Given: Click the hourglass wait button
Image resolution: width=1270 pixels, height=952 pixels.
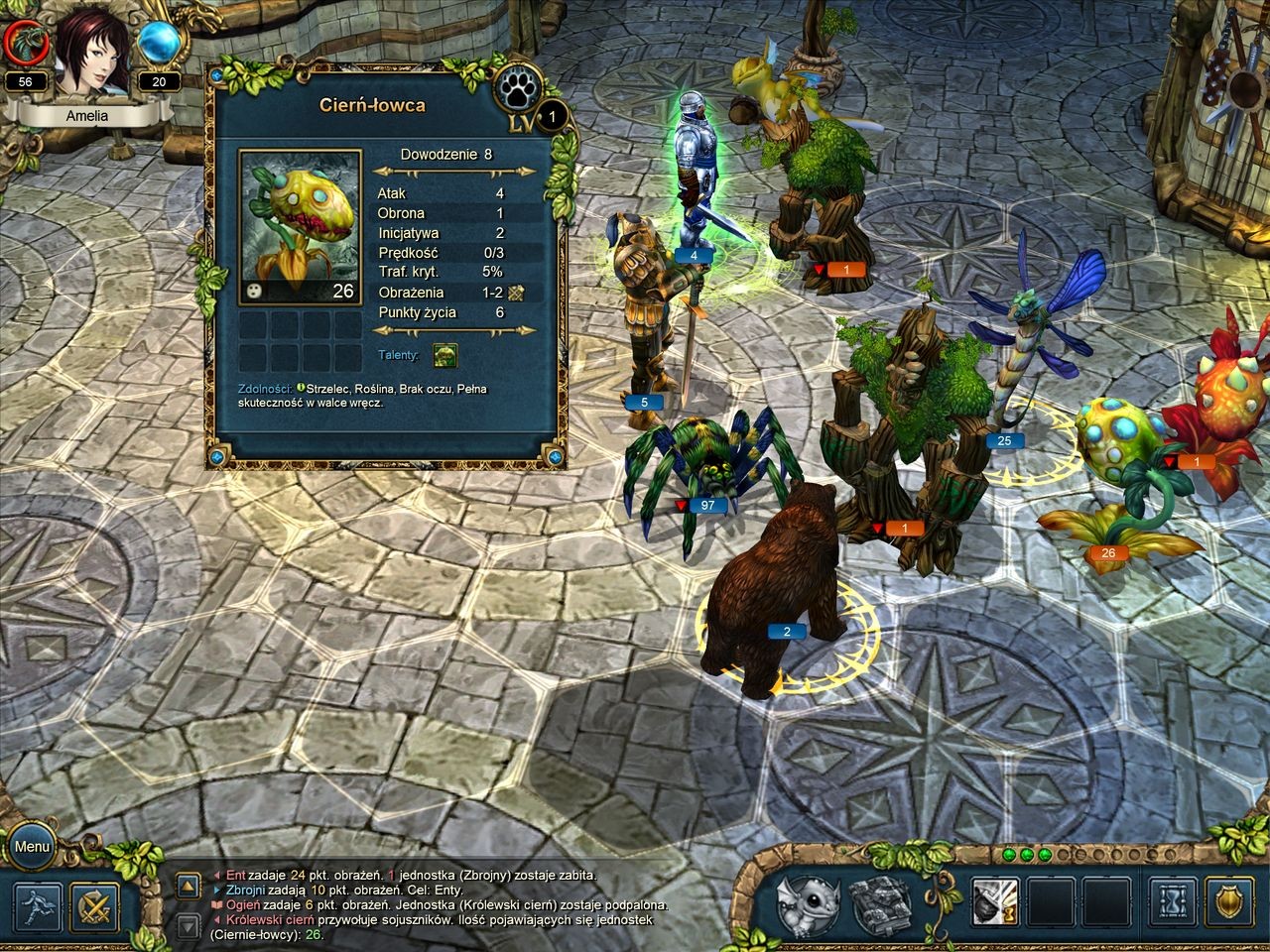Looking at the screenshot, I should pyautogui.click(x=1174, y=903).
